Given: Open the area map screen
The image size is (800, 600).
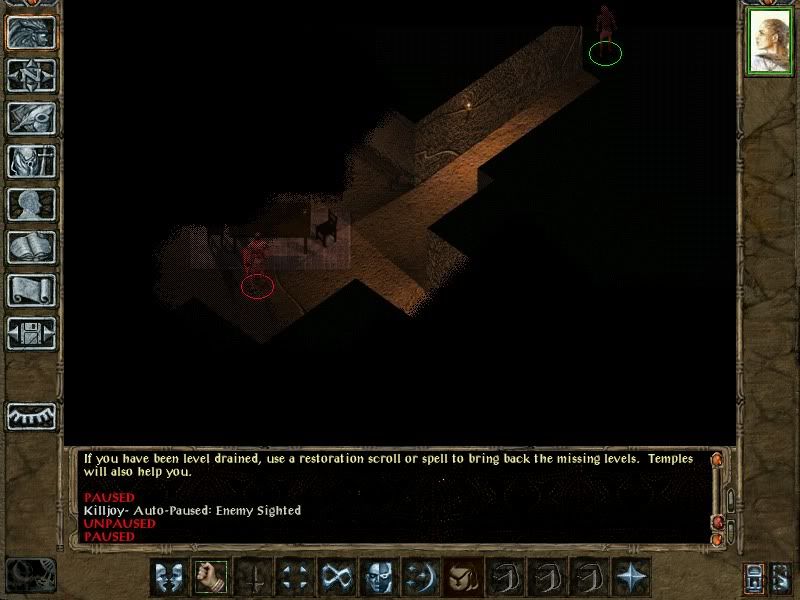Looking at the screenshot, I should pos(31,75).
